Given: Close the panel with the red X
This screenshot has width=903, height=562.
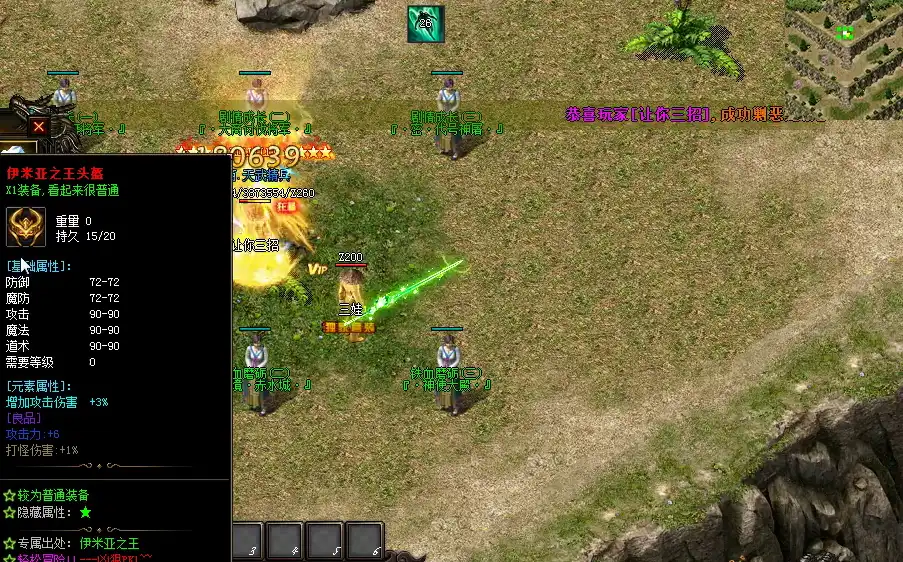Looking at the screenshot, I should pyautogui.click(x=38, y=127).
